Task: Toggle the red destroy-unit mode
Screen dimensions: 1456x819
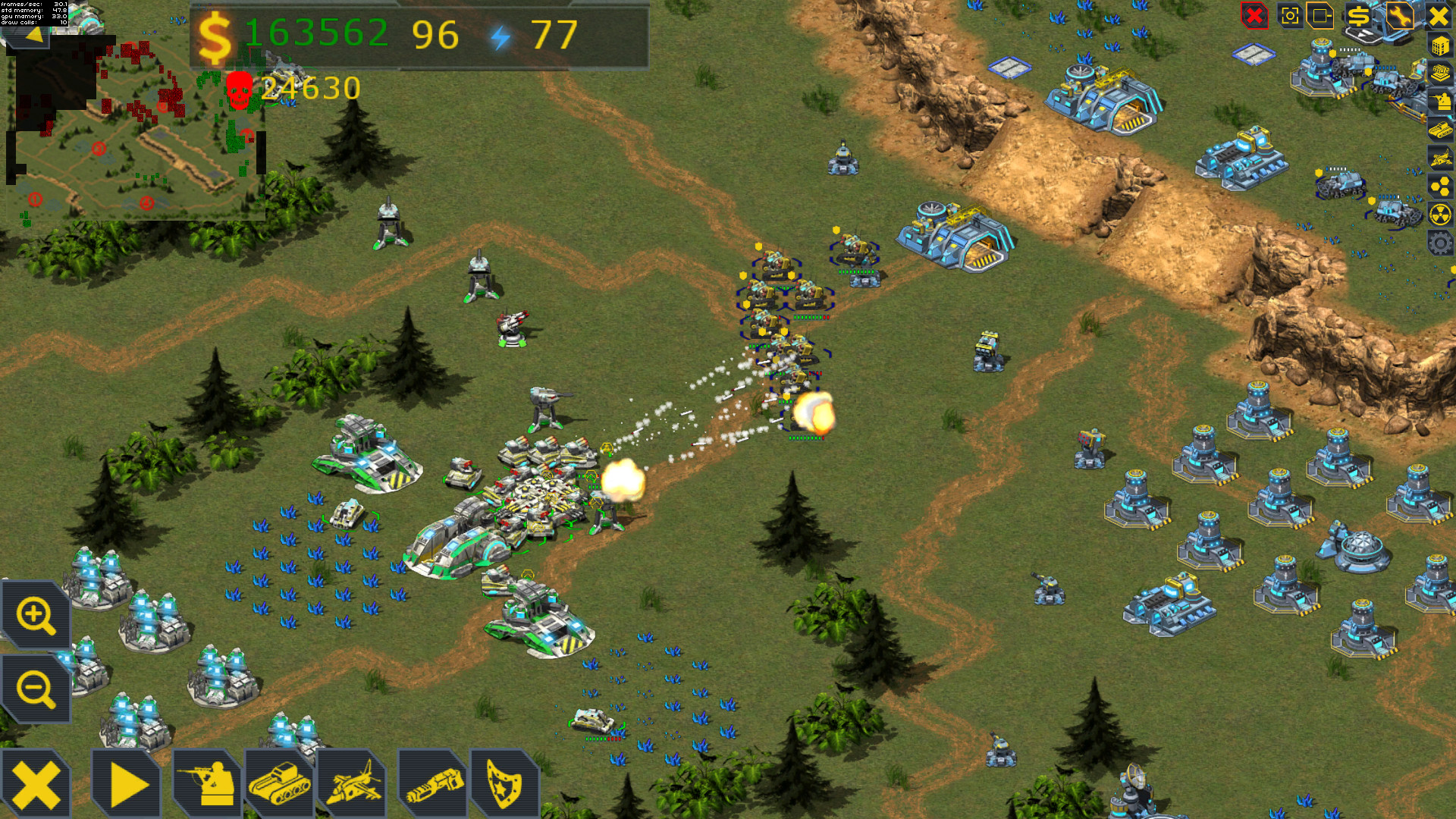Action: [x=1253, y=16]
